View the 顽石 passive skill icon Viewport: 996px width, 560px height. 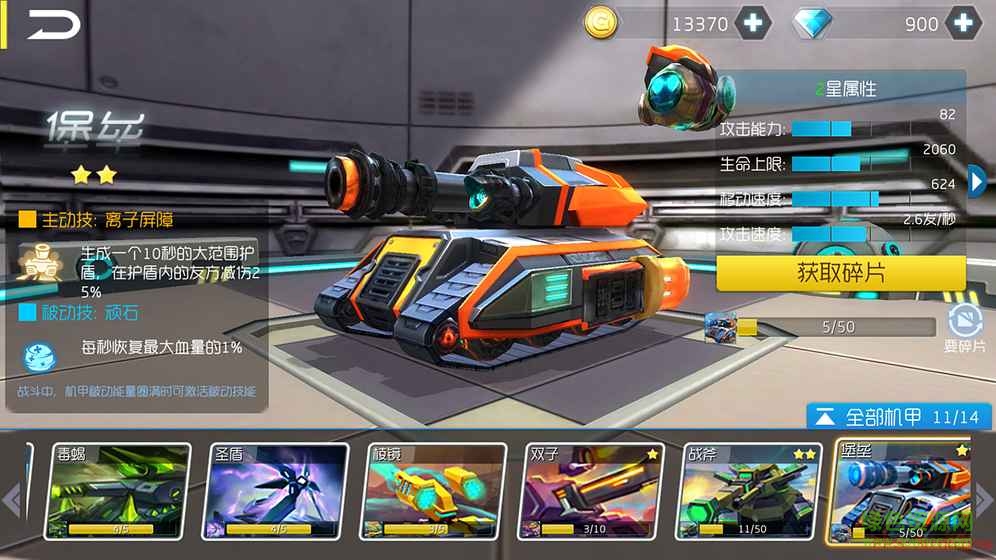point(40,355)
